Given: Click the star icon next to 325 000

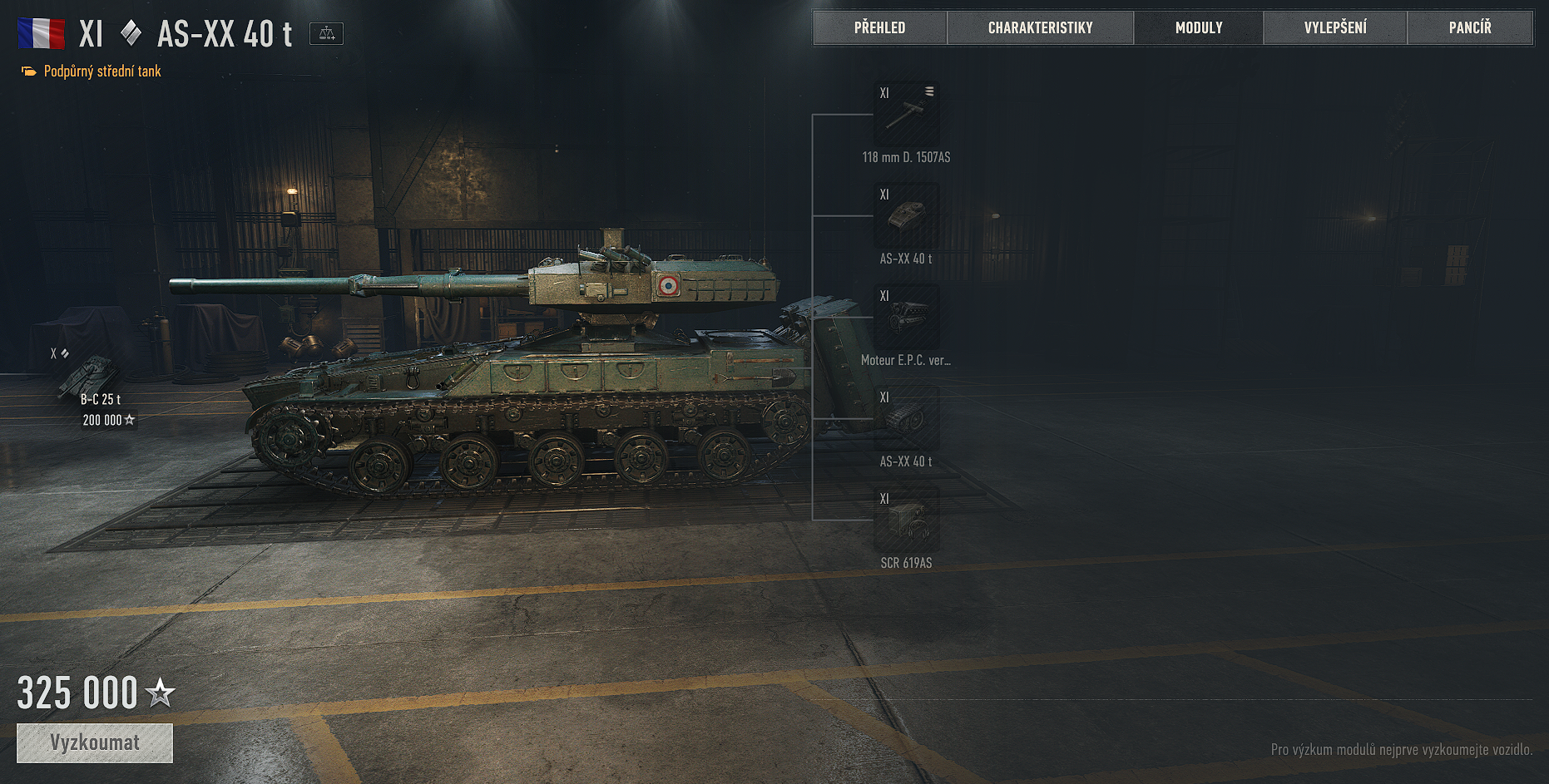Looking at the screenshot, I should point(160,692).
